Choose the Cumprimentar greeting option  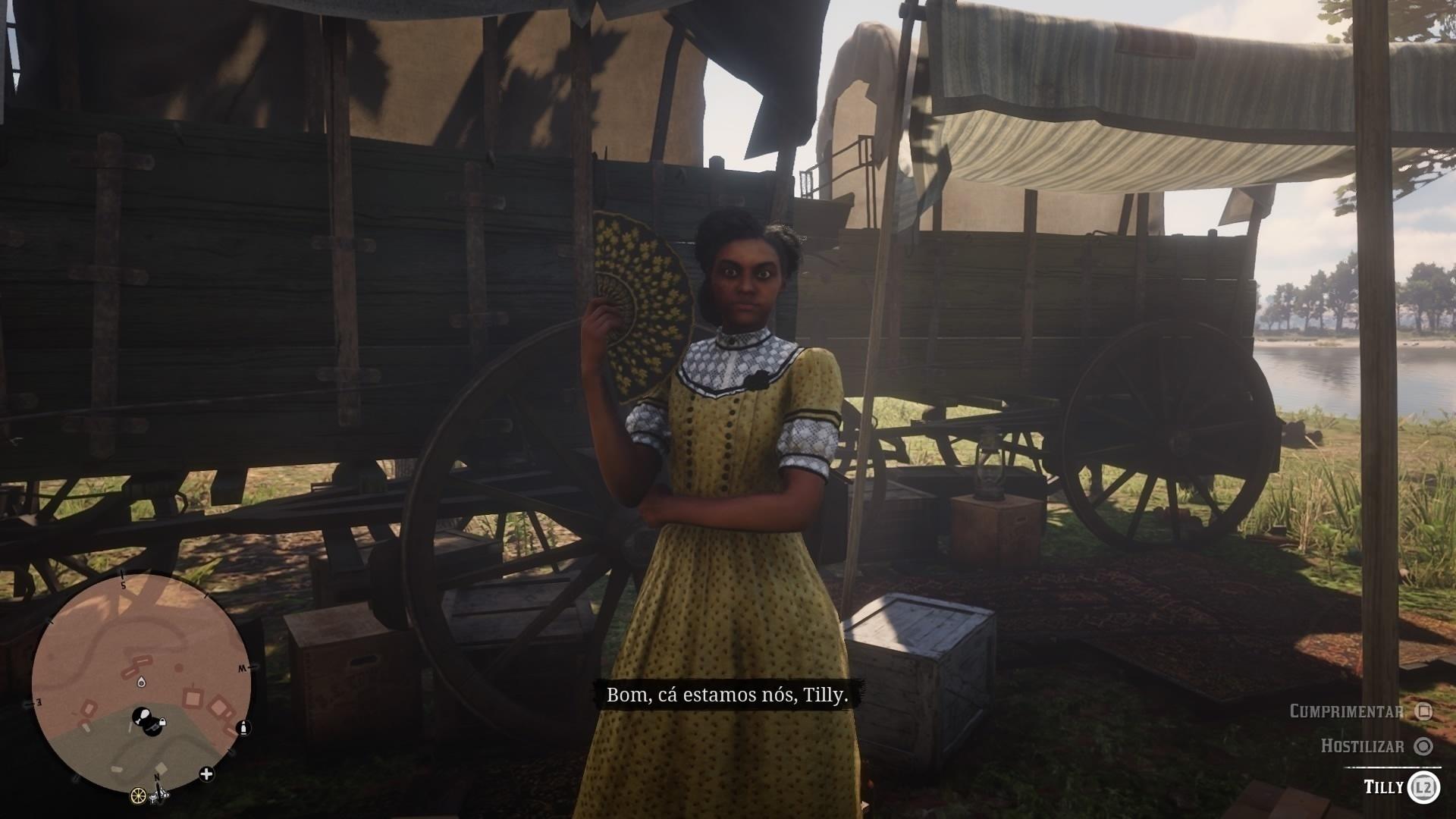coord(1345,710)
